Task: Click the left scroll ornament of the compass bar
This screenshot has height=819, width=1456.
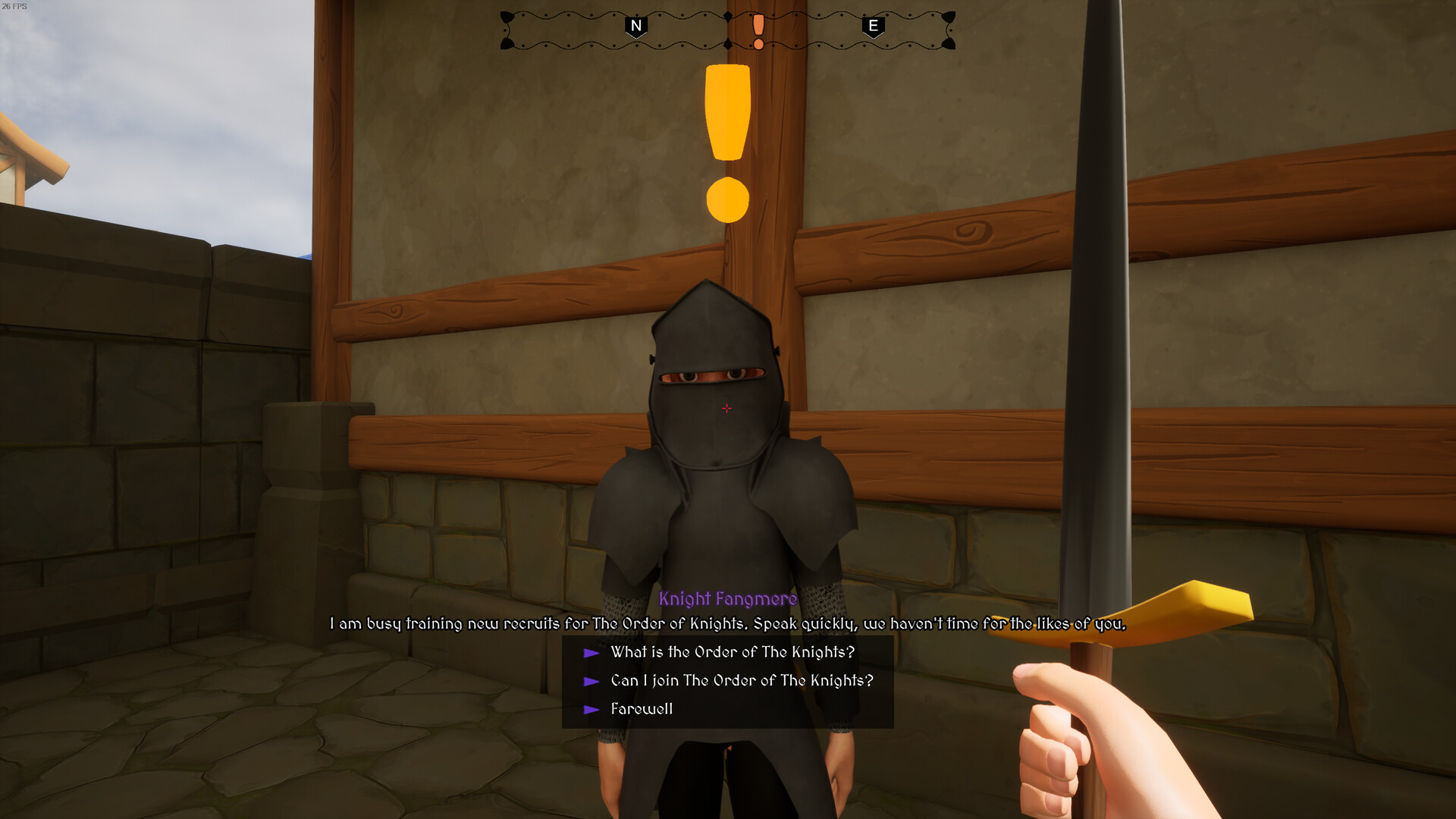Action: (507, 29)
